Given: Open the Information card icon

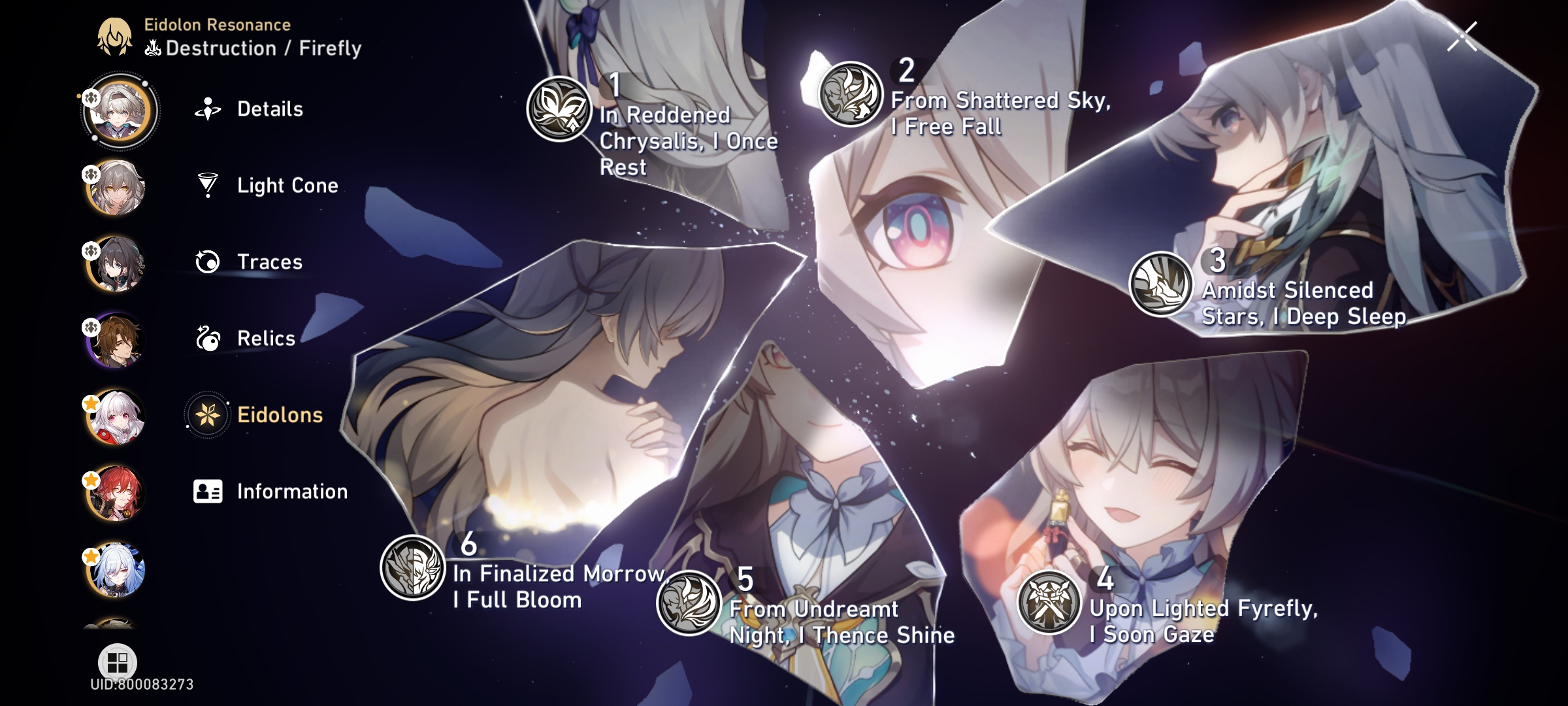Looking at the screenshot, I should 208,492.
